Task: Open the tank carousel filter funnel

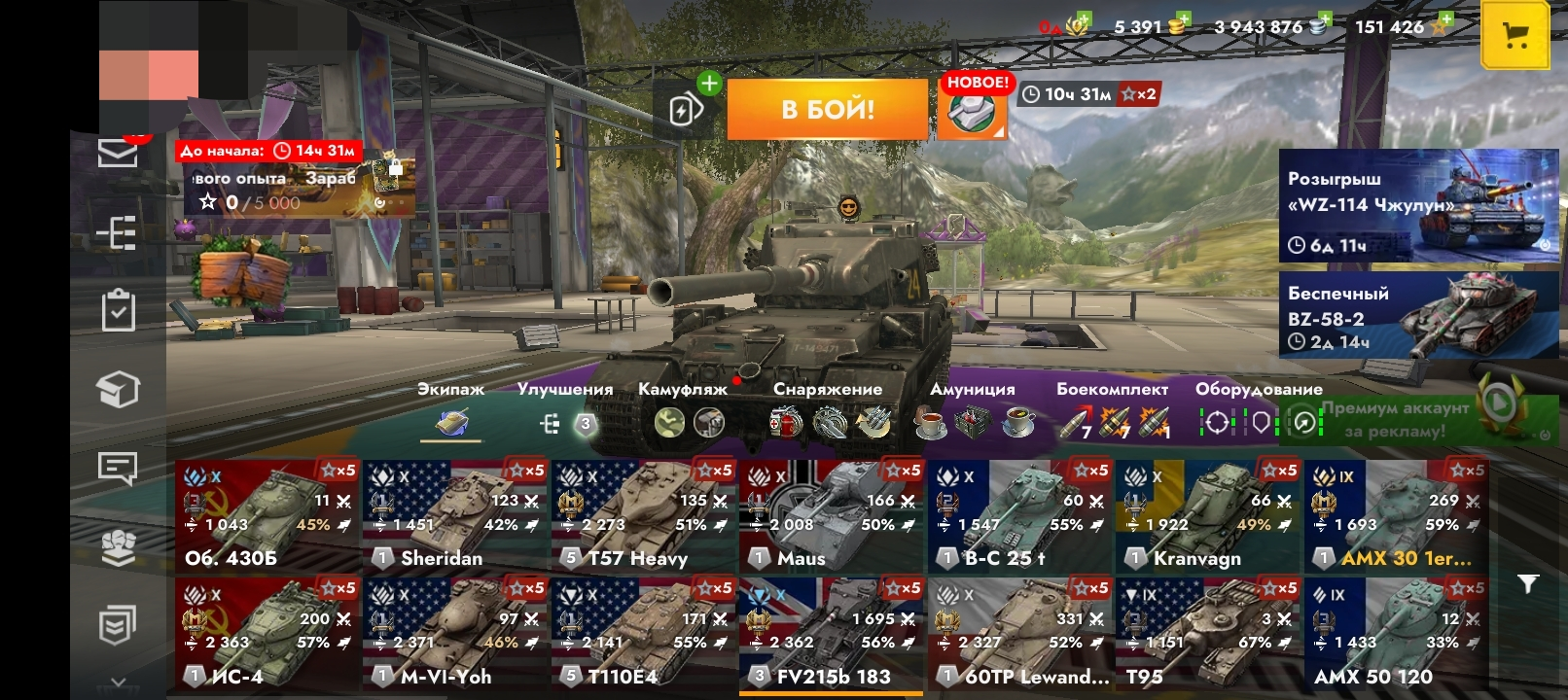Action: click(x=1528, y=583)
